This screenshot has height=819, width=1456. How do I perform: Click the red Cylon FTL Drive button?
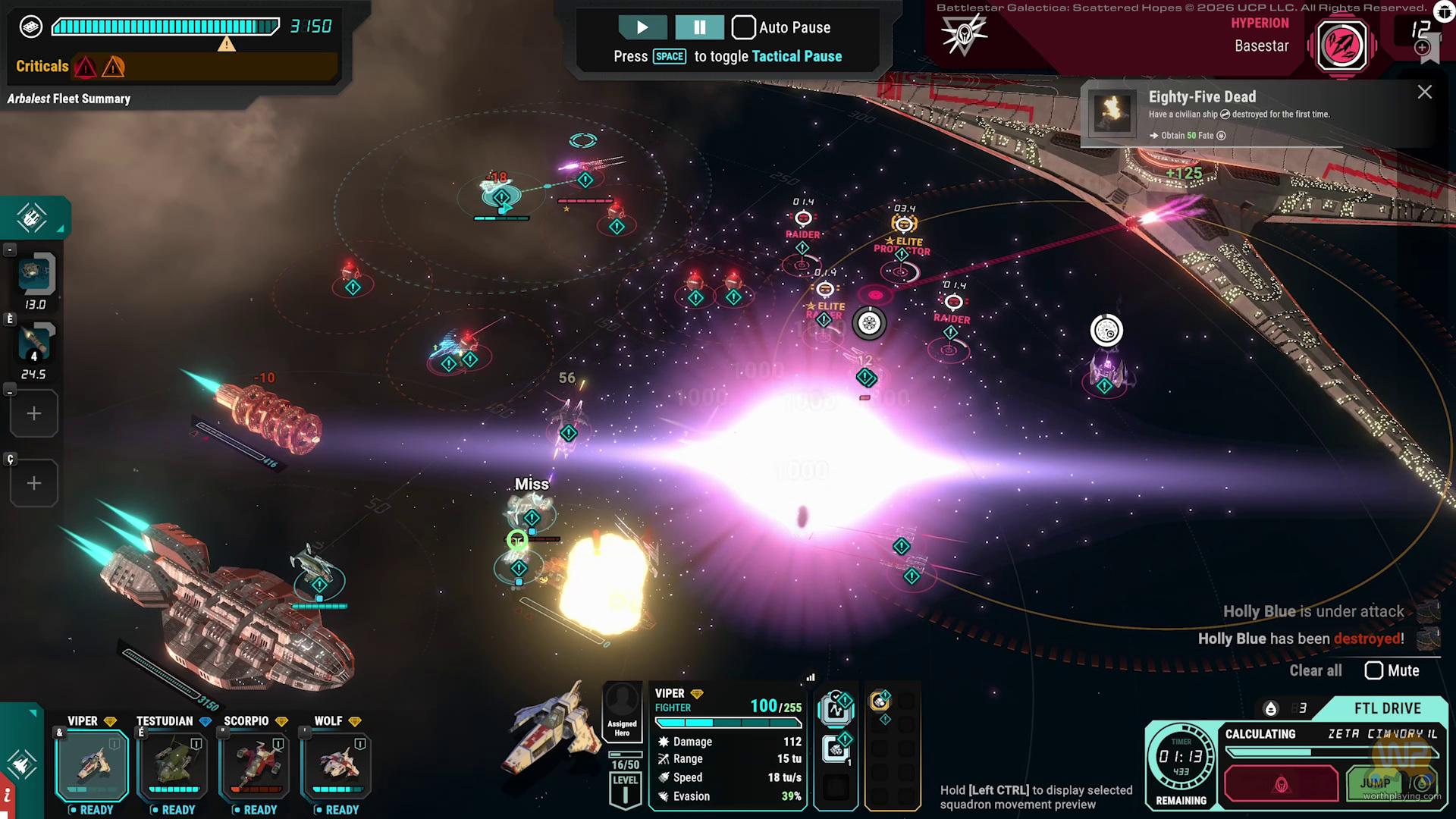click(x=1281, y=783)
